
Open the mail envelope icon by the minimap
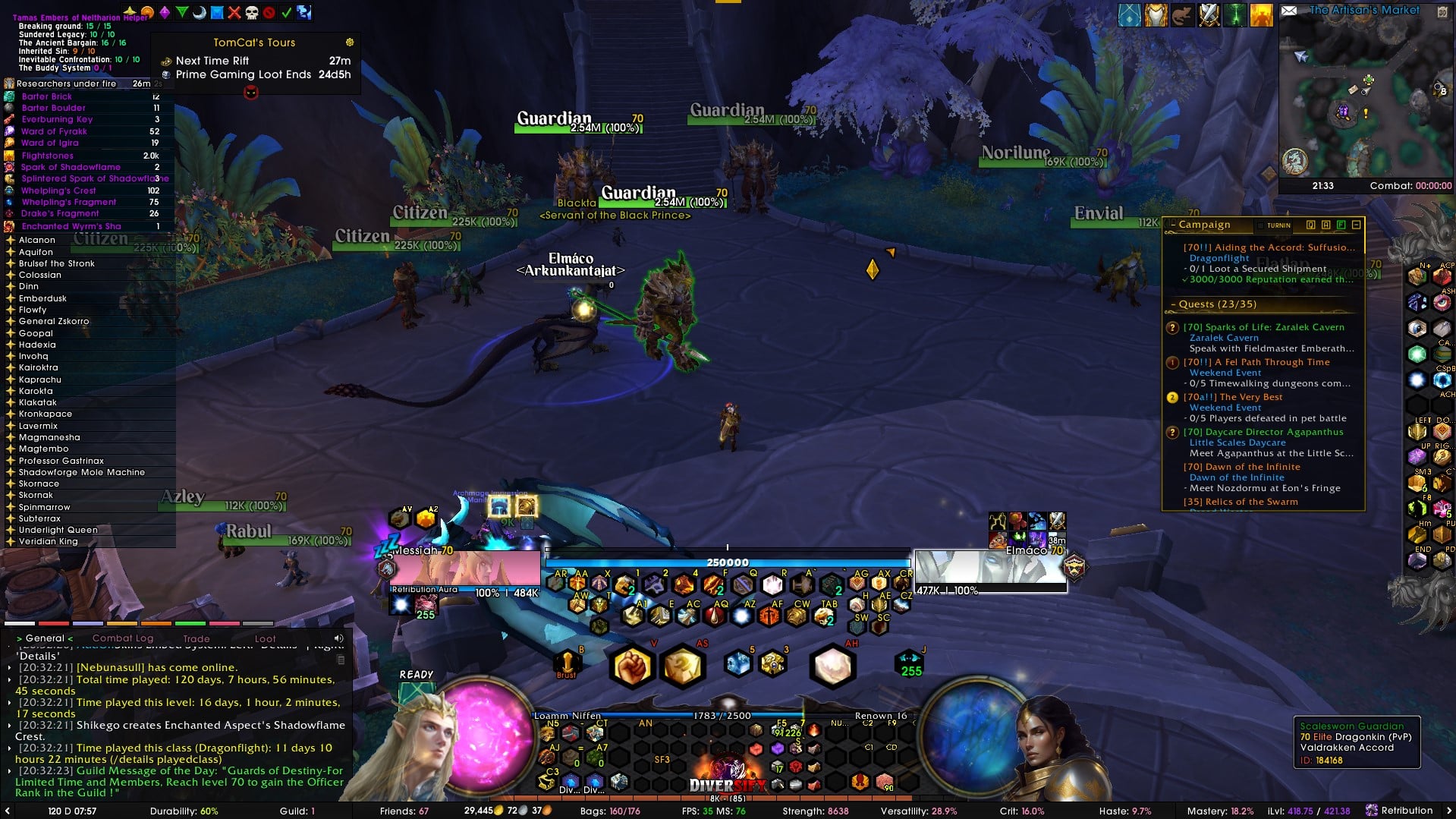point(1288,11)
